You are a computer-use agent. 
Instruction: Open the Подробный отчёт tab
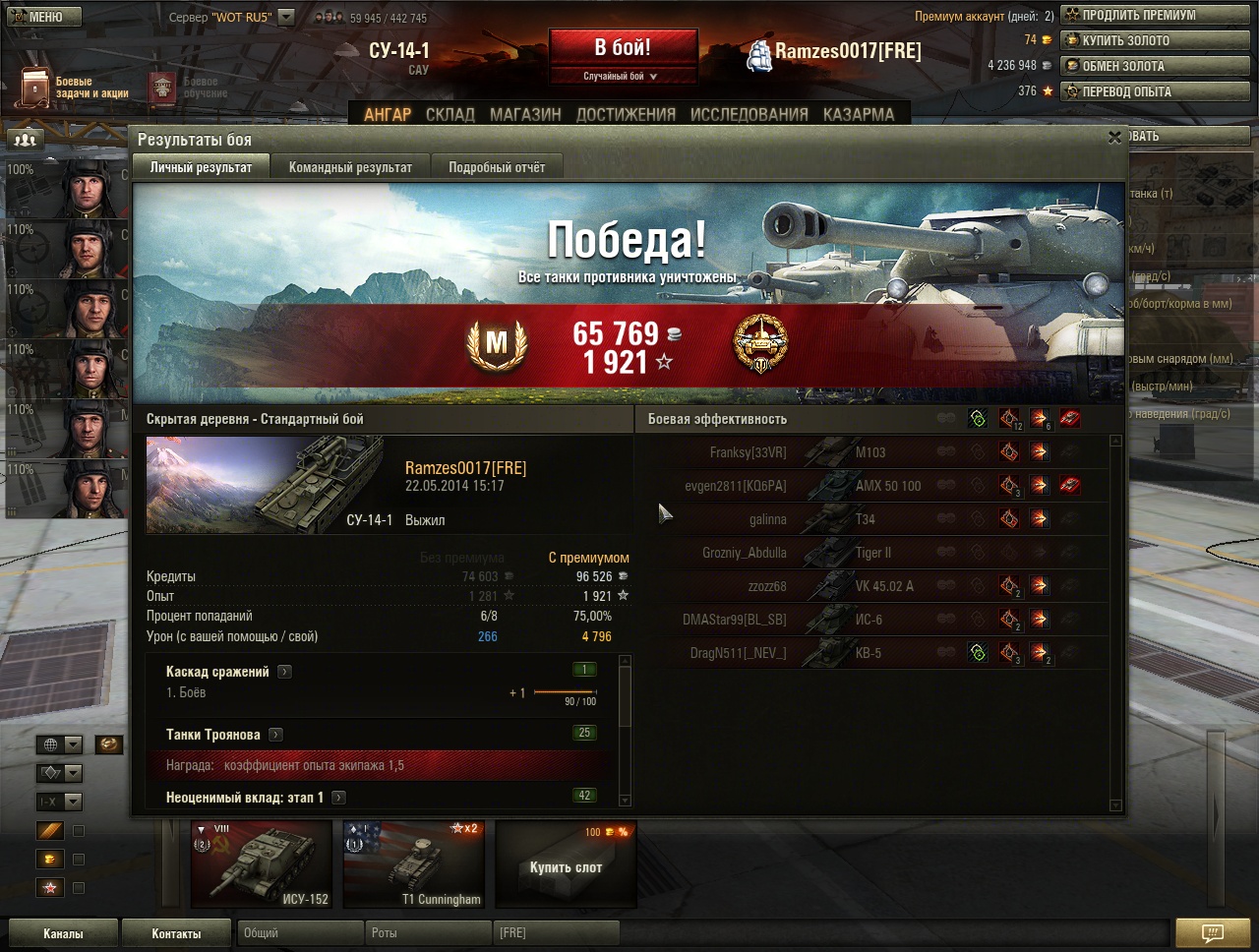(497, 167)
